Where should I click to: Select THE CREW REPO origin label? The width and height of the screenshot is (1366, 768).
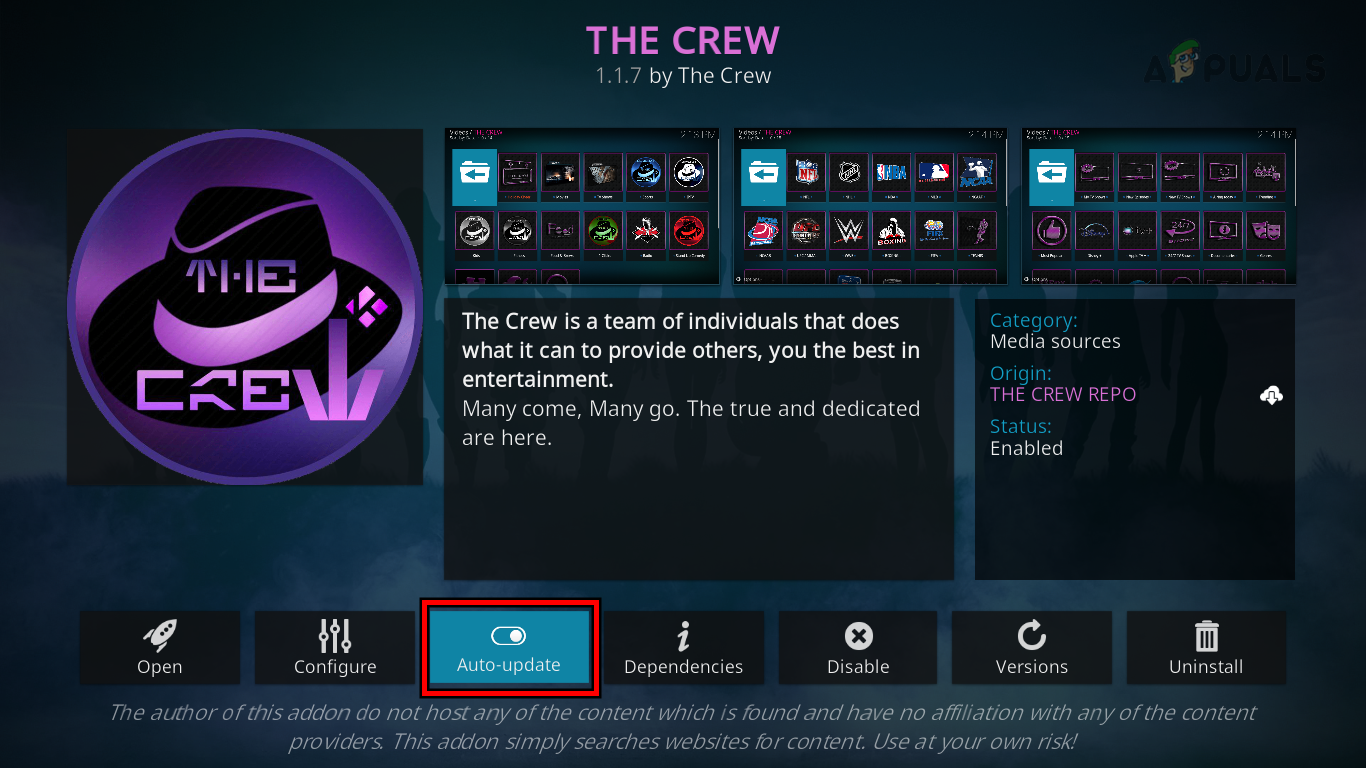1063,394
